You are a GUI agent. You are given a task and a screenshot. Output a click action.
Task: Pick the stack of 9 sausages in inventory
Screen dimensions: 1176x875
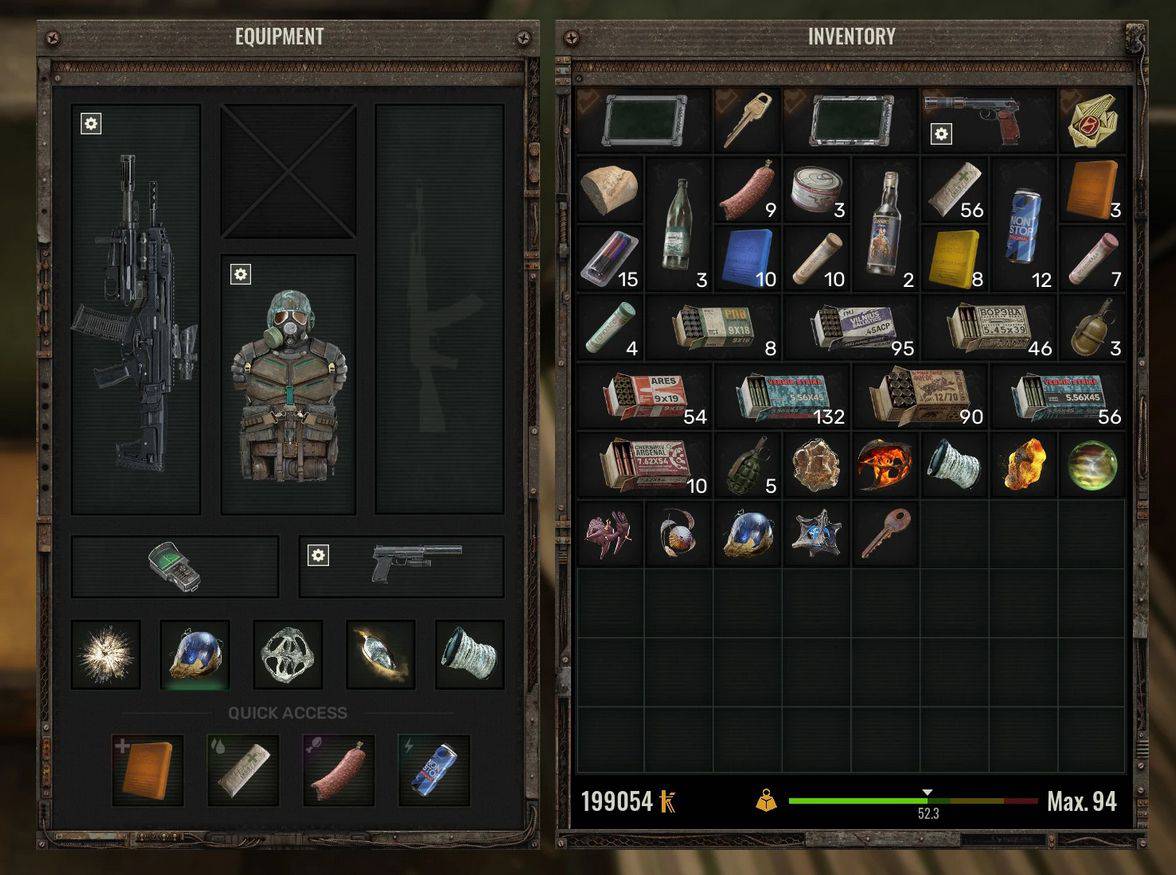[747, 189]
